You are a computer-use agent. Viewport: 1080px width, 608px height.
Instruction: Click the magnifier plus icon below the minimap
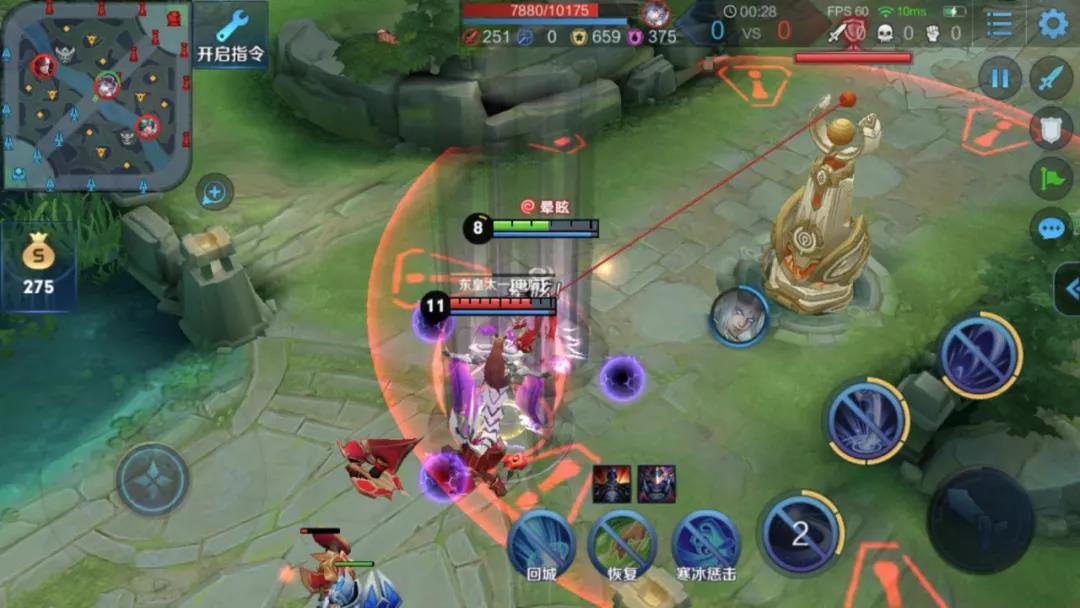pyautogui.click(x=214, y=192)
